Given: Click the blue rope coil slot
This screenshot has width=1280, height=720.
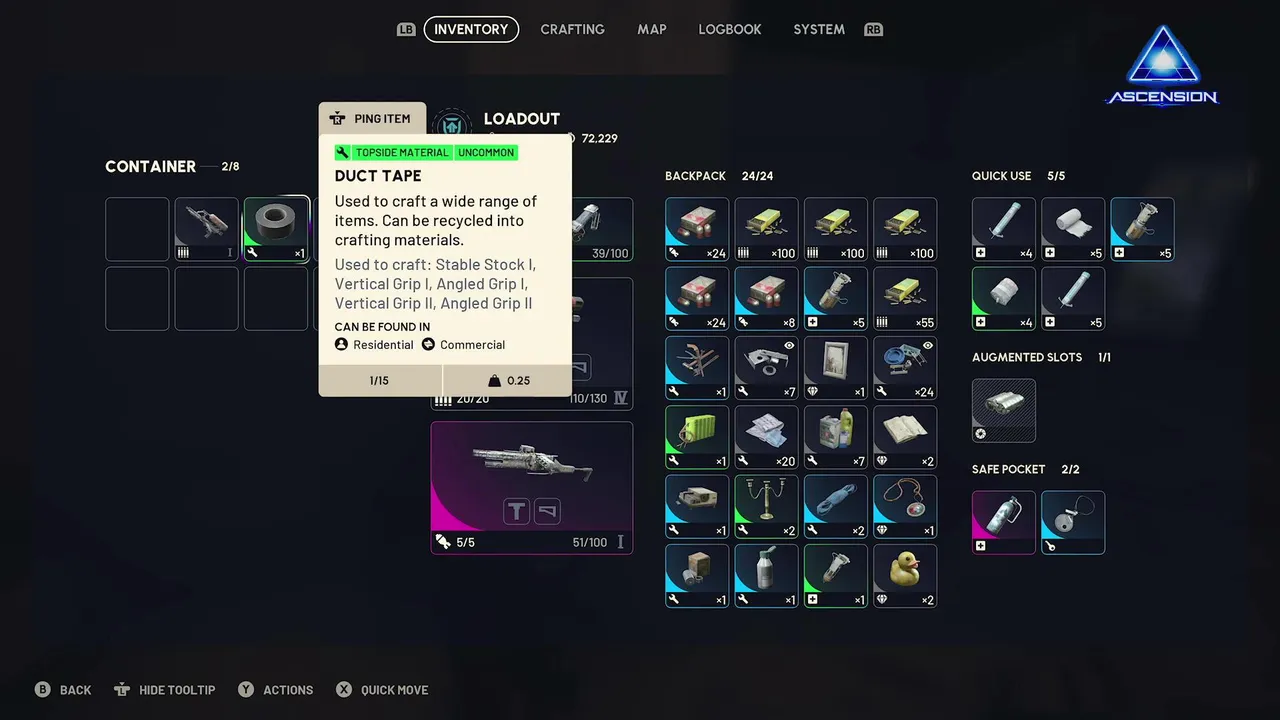Looking at the screenshot, I should [x=836, y=506].
